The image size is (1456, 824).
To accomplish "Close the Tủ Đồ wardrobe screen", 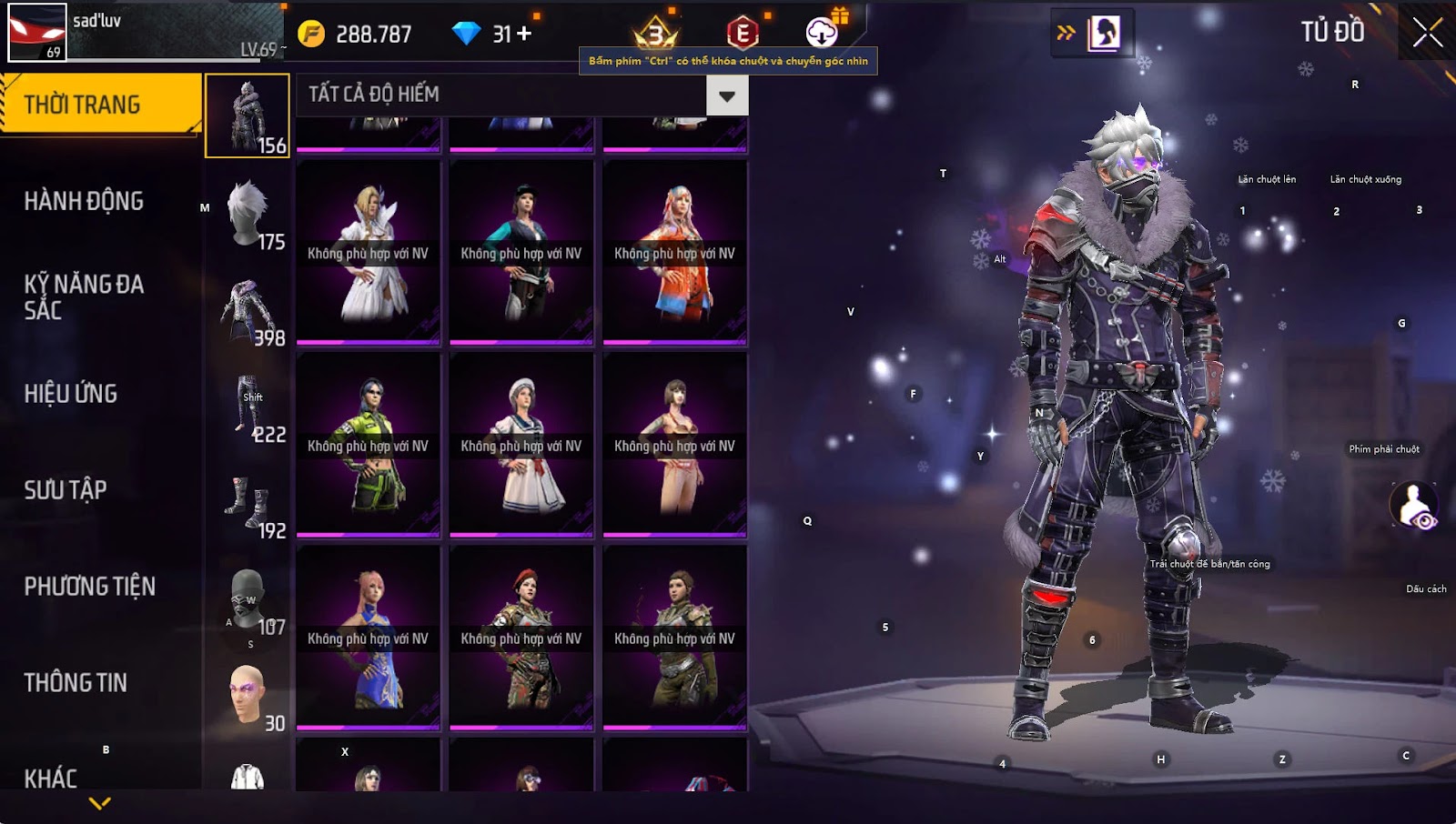I will (1427, 33).
